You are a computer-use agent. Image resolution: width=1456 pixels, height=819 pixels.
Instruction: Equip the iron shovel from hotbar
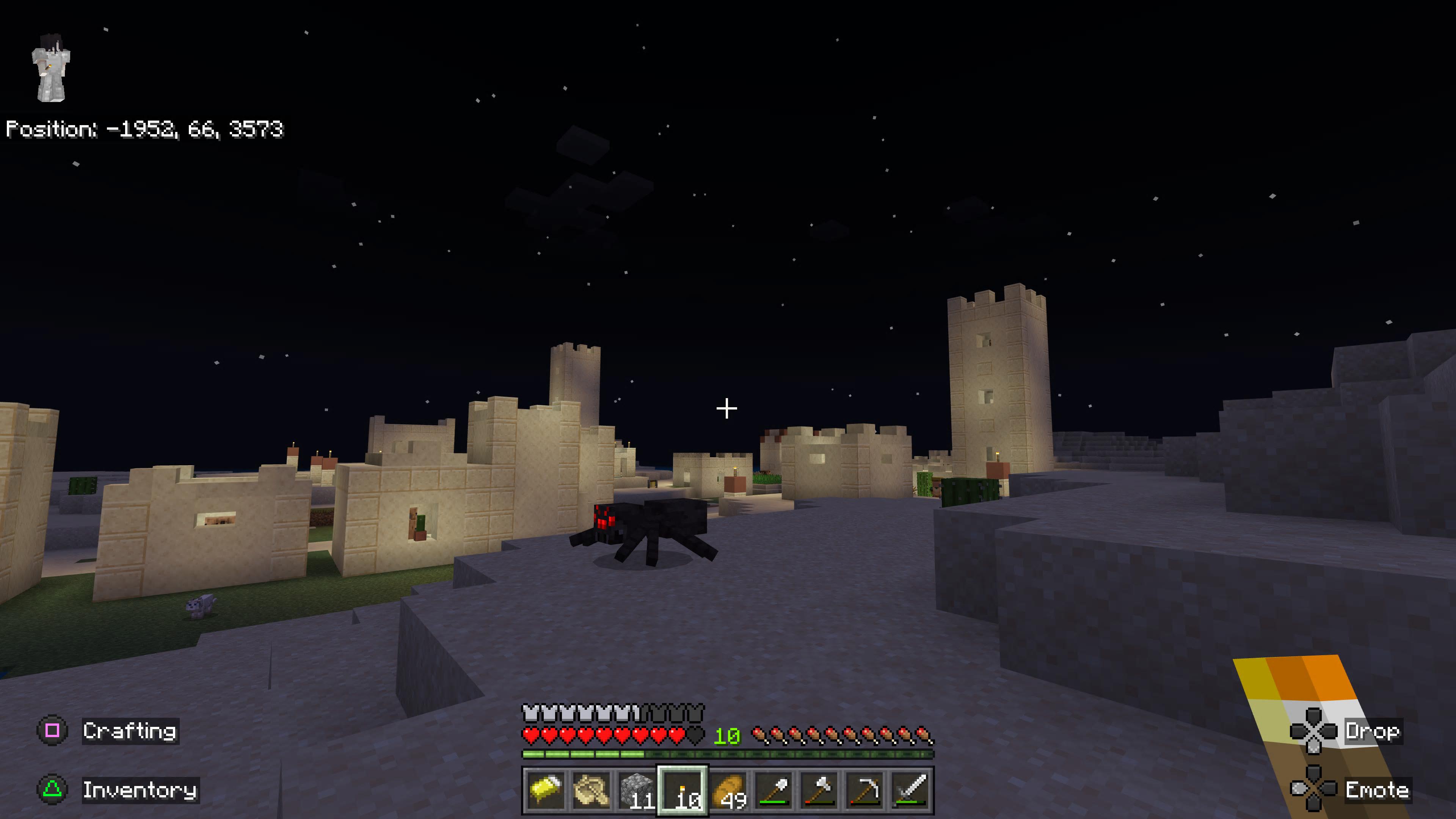pyautogui.click(x=774, y=789)
